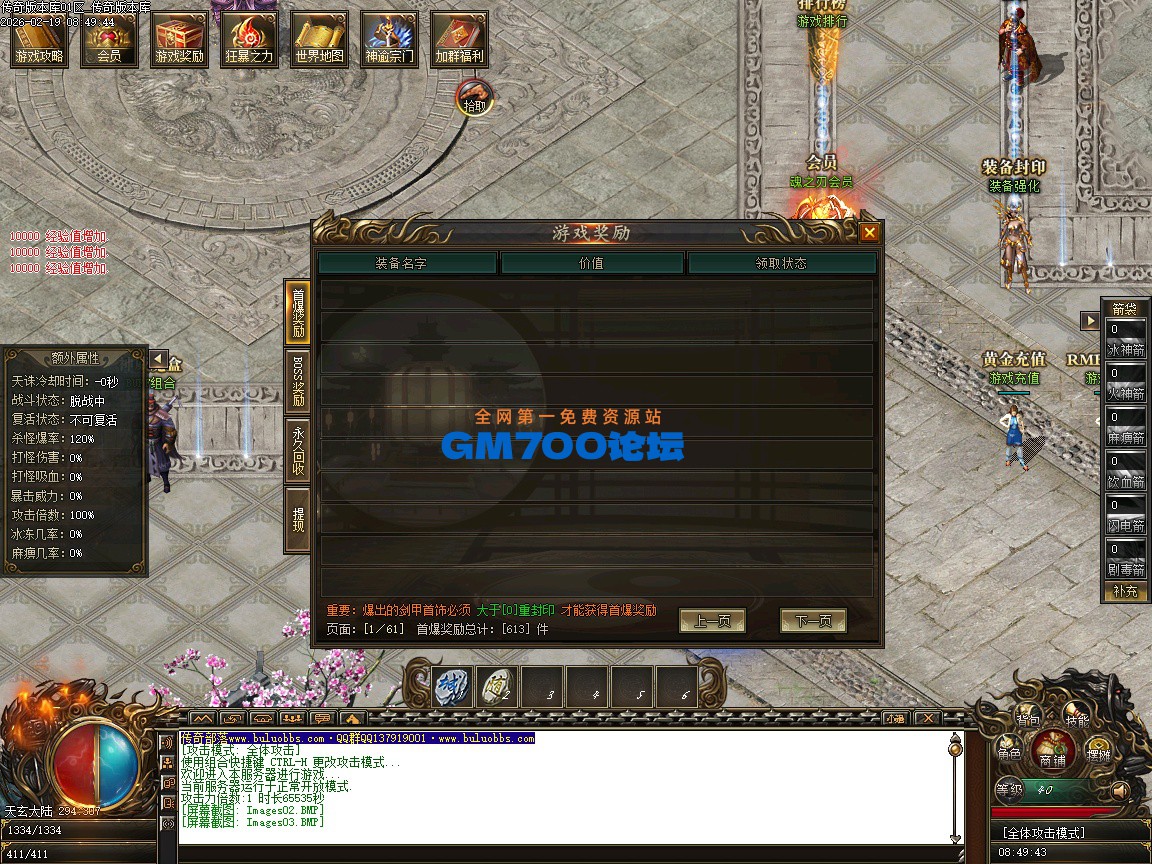Go to the next page (下一页)
1152x864 pixels.
[812, 621]
